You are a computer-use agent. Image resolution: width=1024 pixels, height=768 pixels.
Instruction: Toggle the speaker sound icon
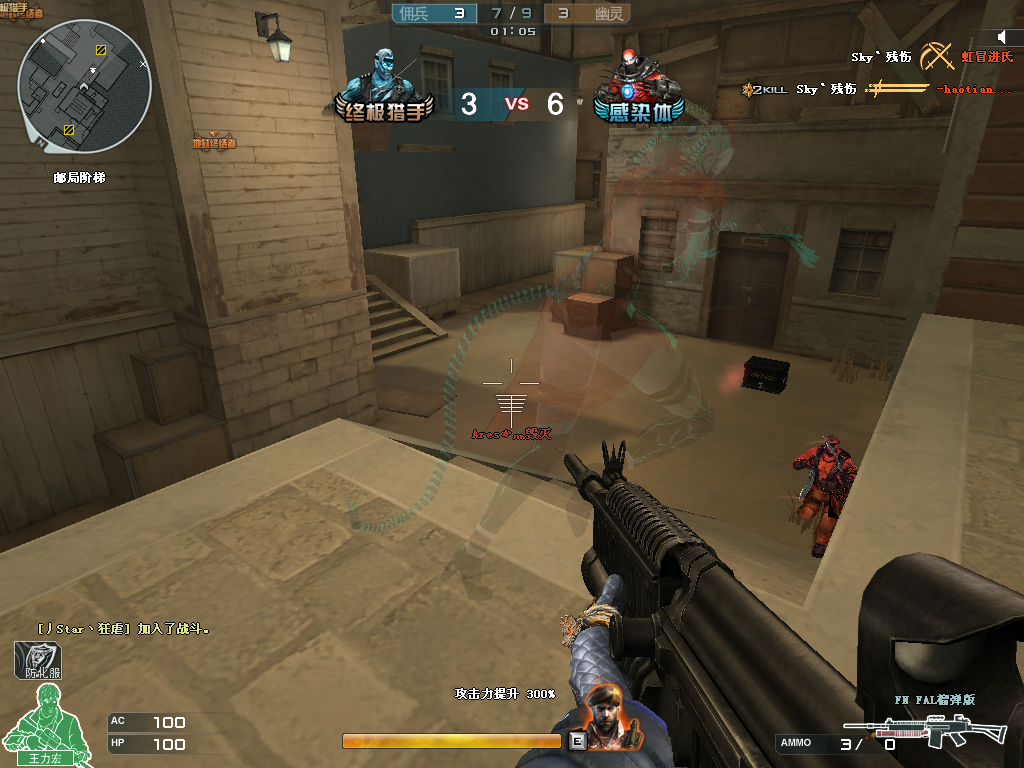coord(1003,37)
